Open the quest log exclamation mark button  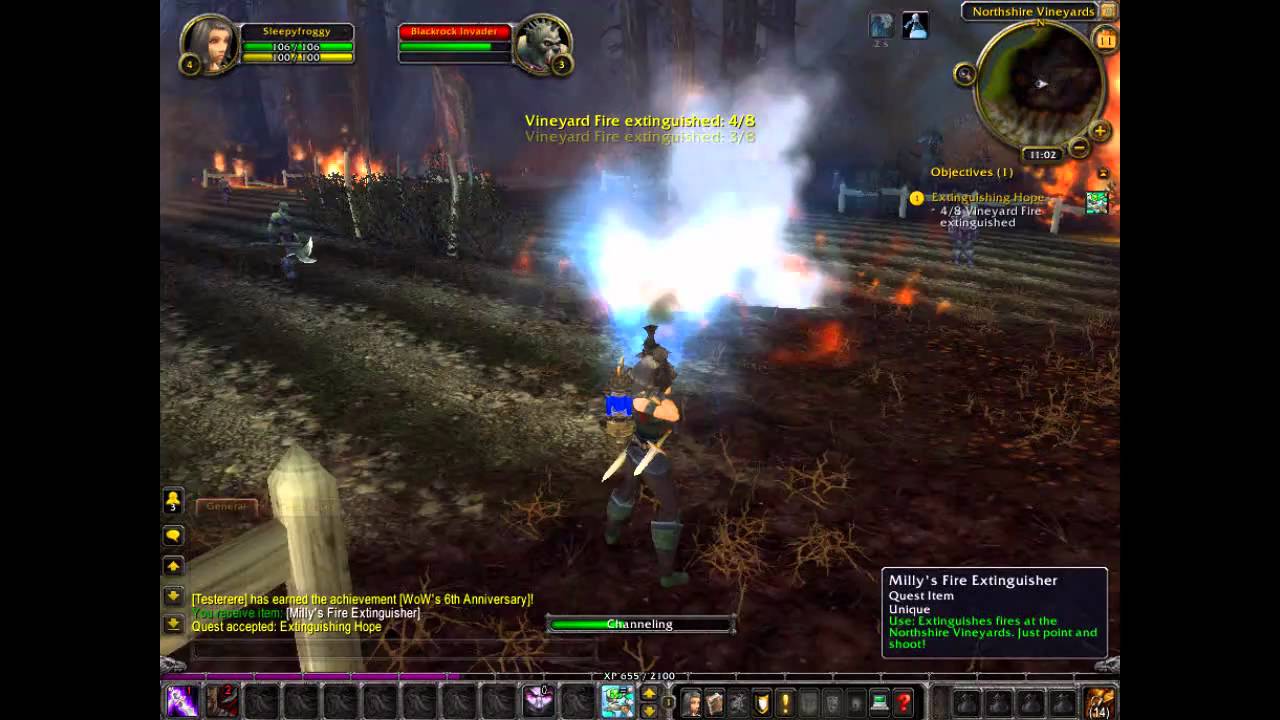point(785,703)
